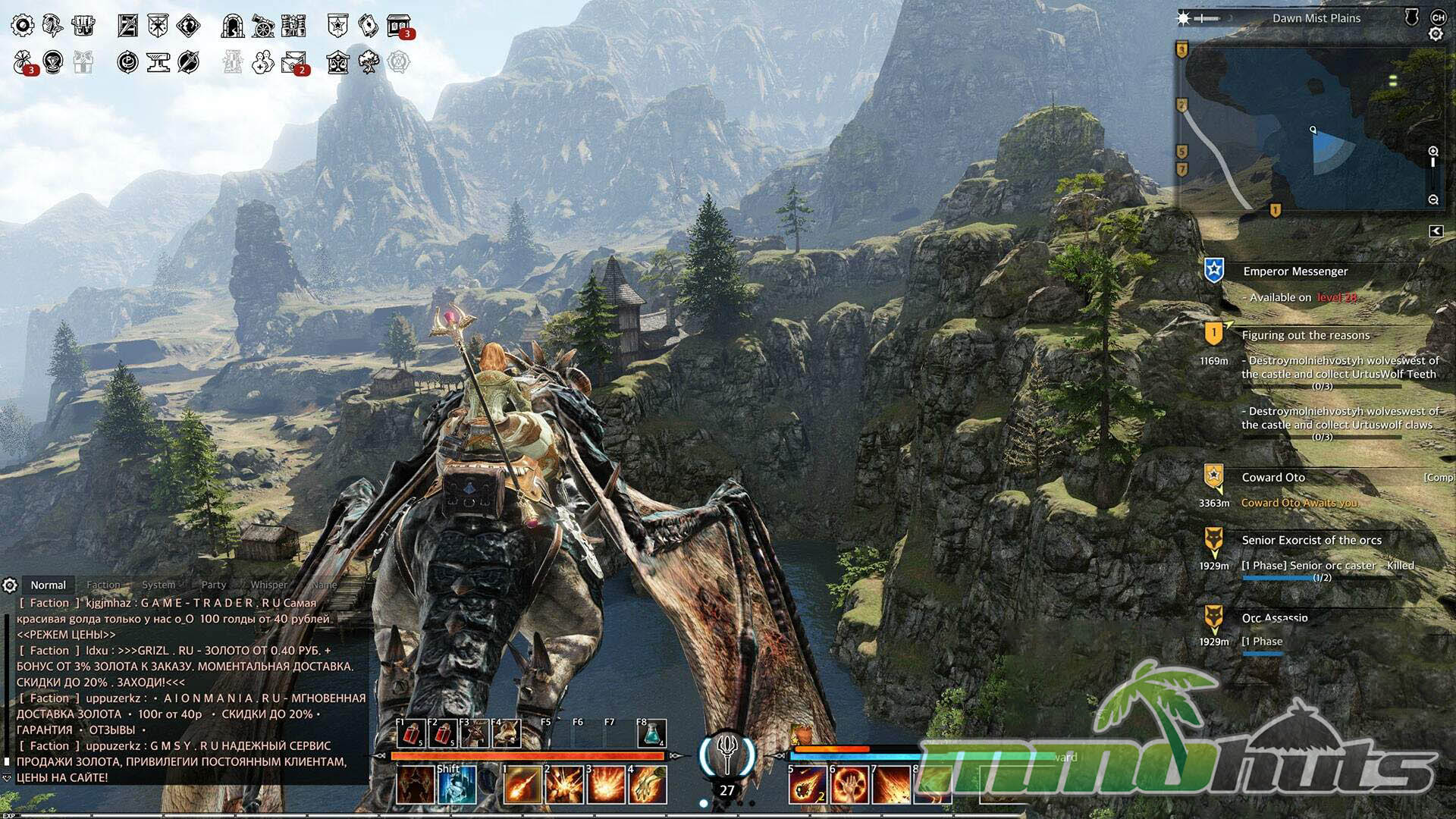Image resolution: width=1456 pixels, height=819 pixels.
Task: Activate the flaming meteor skill in slot 5
Action: (808, 785)
